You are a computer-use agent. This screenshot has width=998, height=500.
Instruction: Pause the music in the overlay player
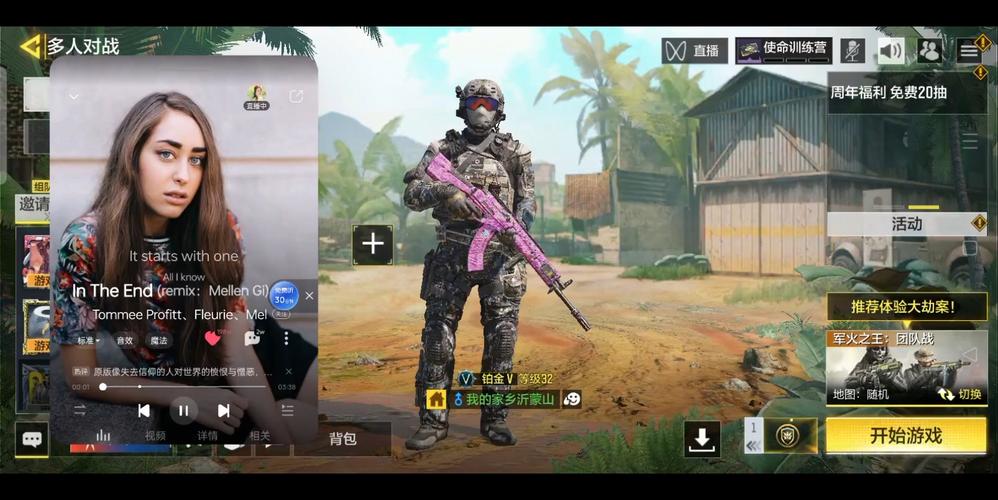coord(183,410)
